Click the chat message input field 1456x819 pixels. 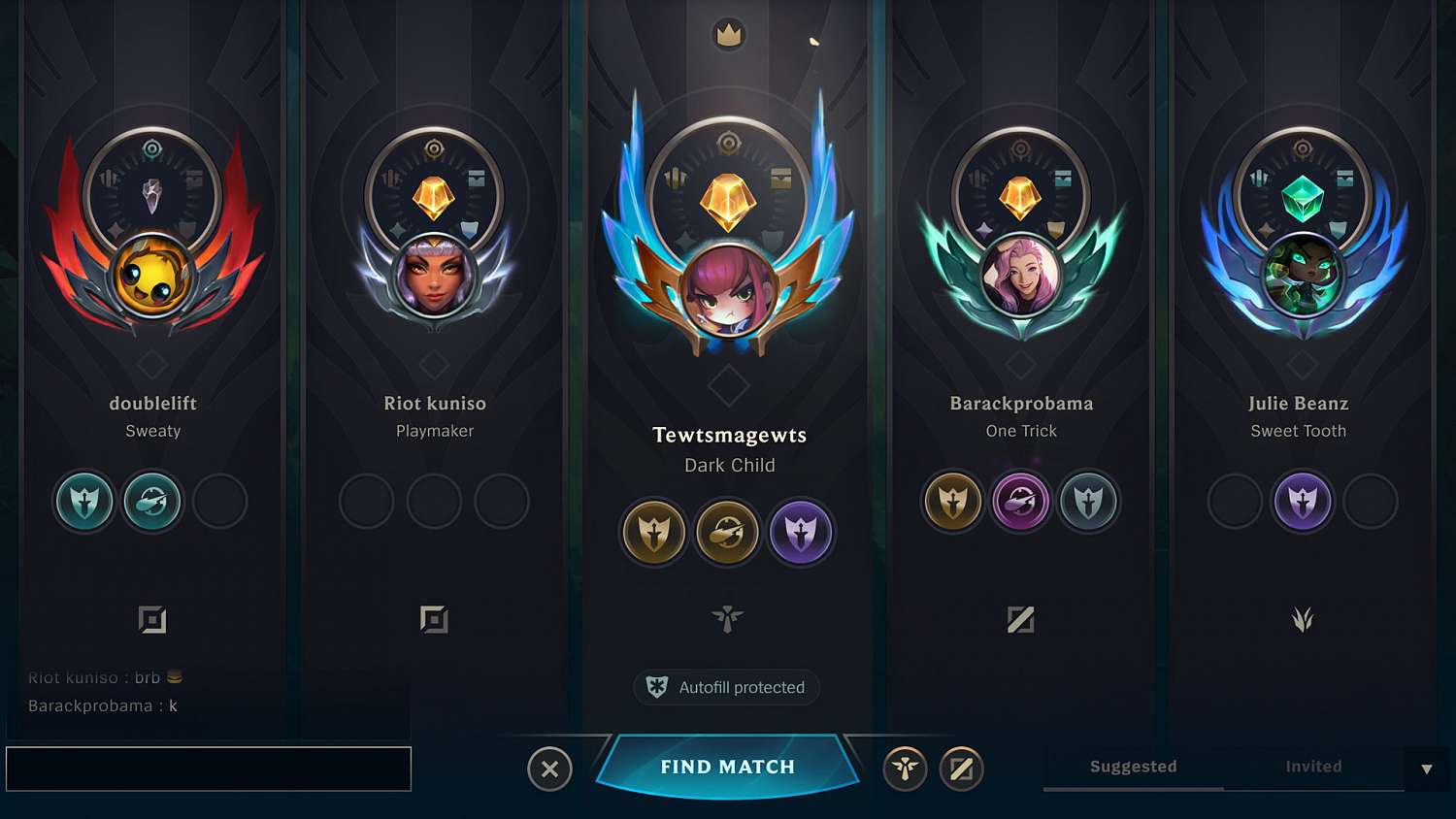(x=209, y=769)
